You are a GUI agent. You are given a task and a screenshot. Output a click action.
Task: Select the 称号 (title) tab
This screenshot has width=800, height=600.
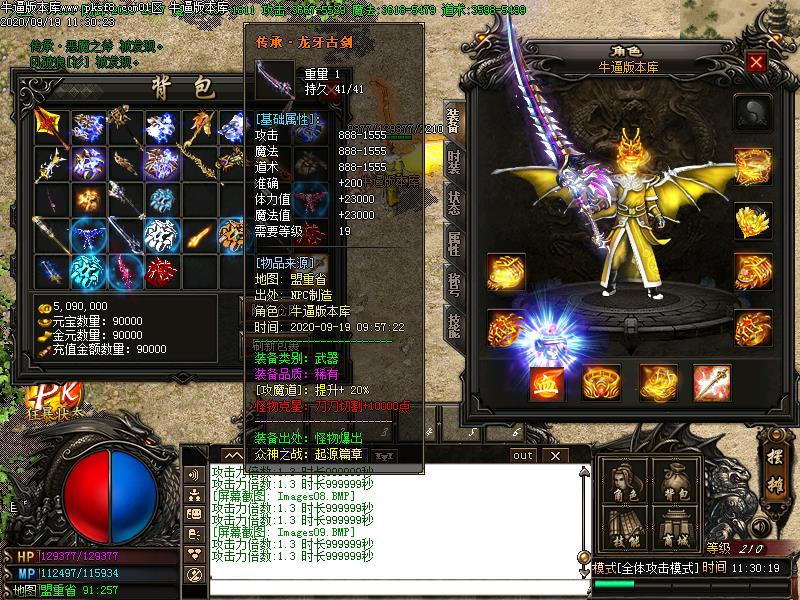point(453,282)
